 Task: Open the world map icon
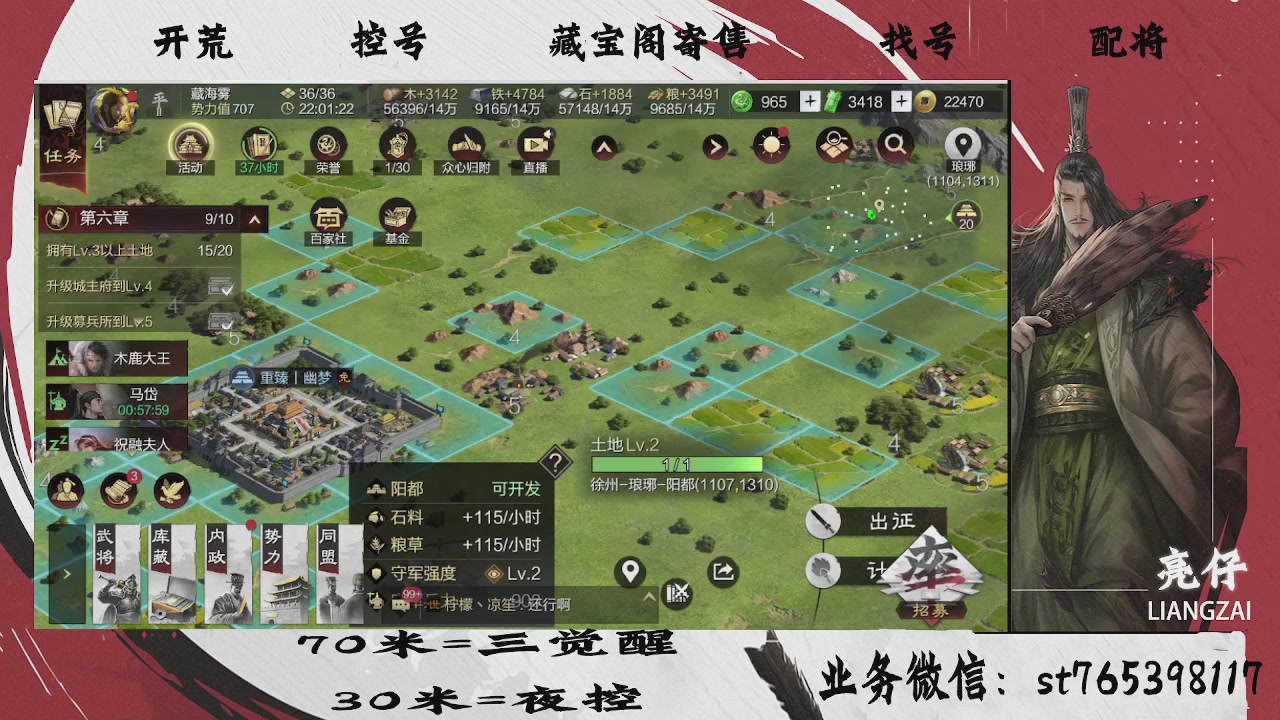click(831, 144)
